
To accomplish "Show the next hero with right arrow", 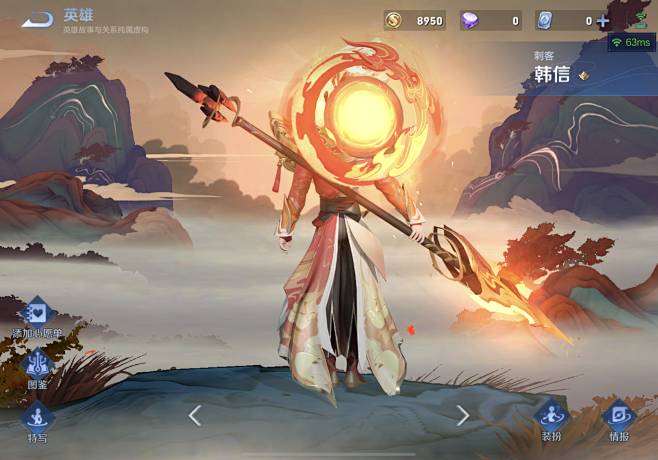I will pos(462,415).
